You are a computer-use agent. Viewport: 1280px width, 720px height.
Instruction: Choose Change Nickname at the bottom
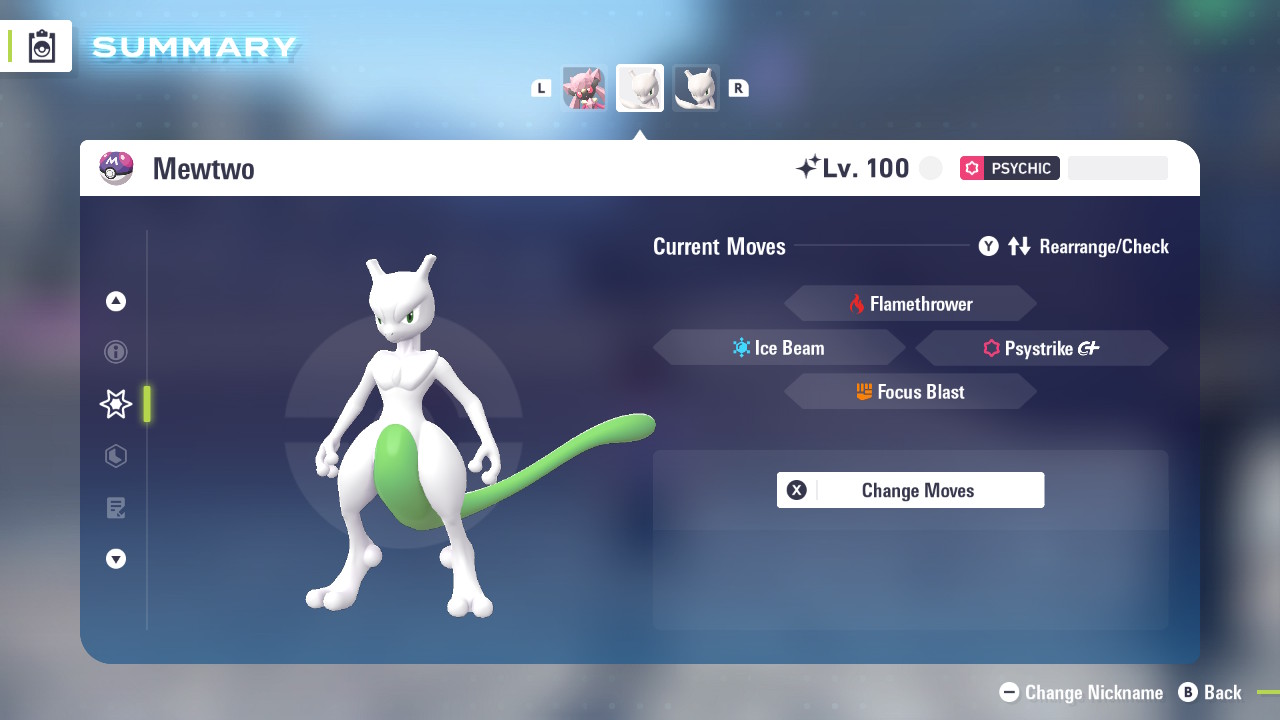pos(1082,692)
